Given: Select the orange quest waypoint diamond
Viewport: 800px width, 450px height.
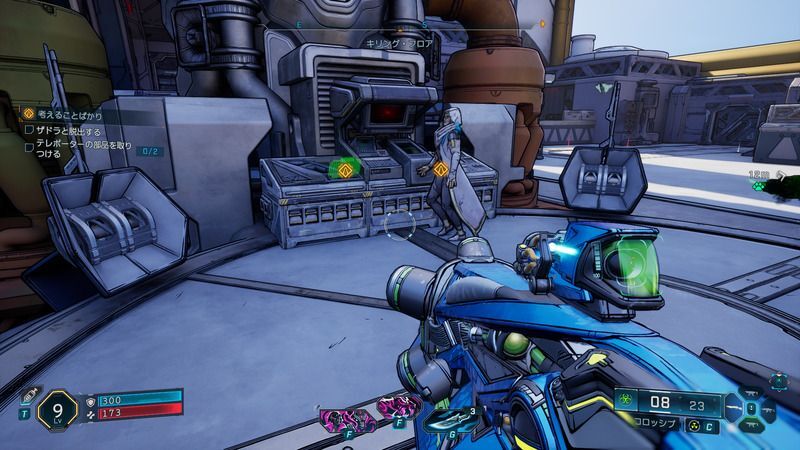Looking at the screenshot, I should pyautogui.click(x=439, y=169).
